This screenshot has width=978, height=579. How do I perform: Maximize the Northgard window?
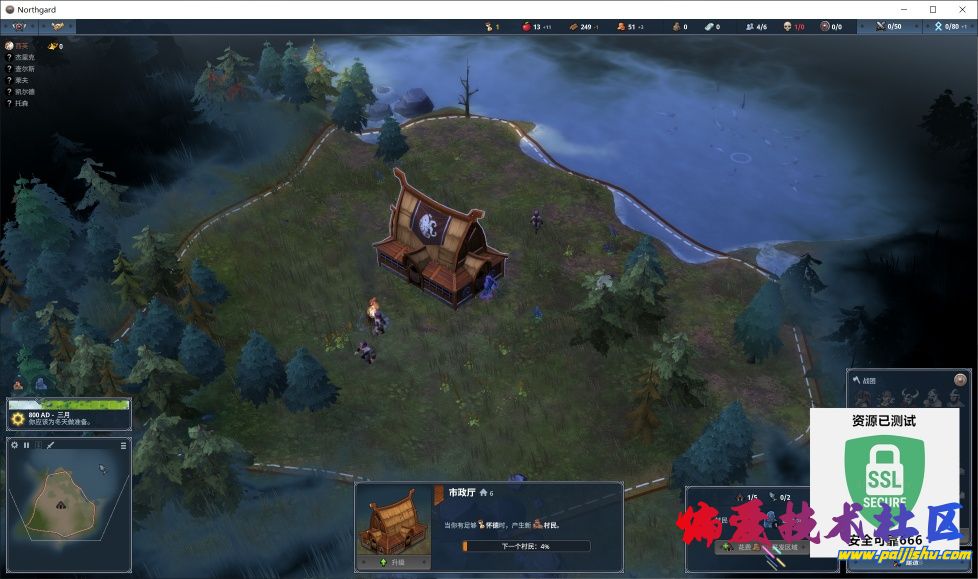coord(932,9)
